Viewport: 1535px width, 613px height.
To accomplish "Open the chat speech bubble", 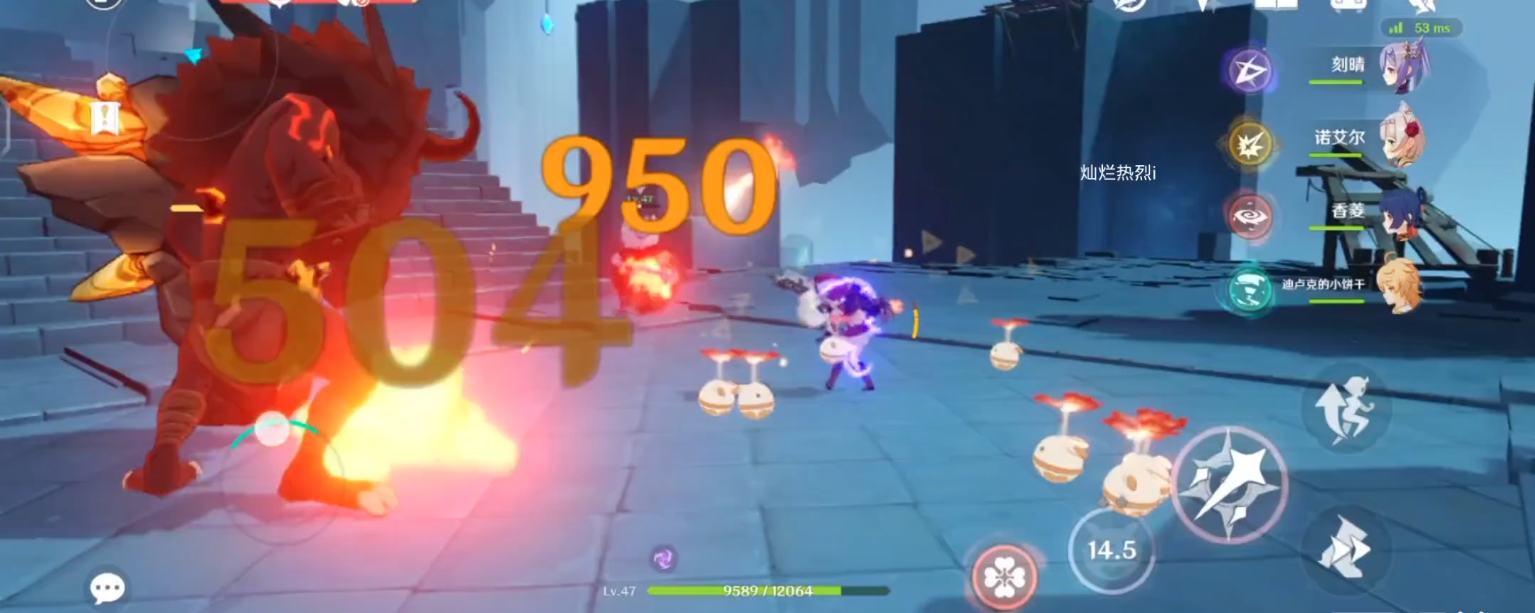I will click(106, 588).
